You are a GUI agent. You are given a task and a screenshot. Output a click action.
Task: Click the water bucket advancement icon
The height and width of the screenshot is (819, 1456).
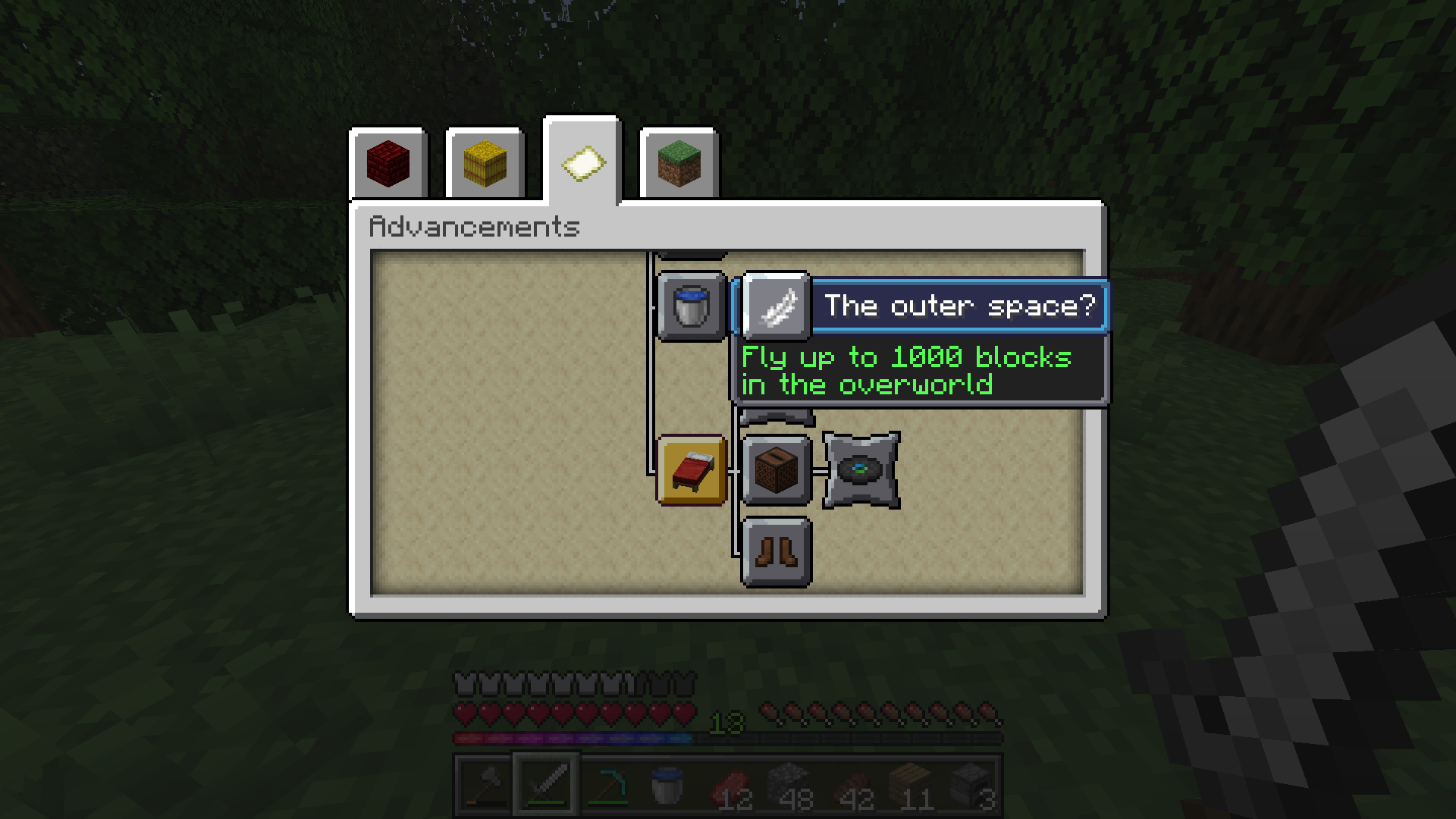tap(690, 306)
